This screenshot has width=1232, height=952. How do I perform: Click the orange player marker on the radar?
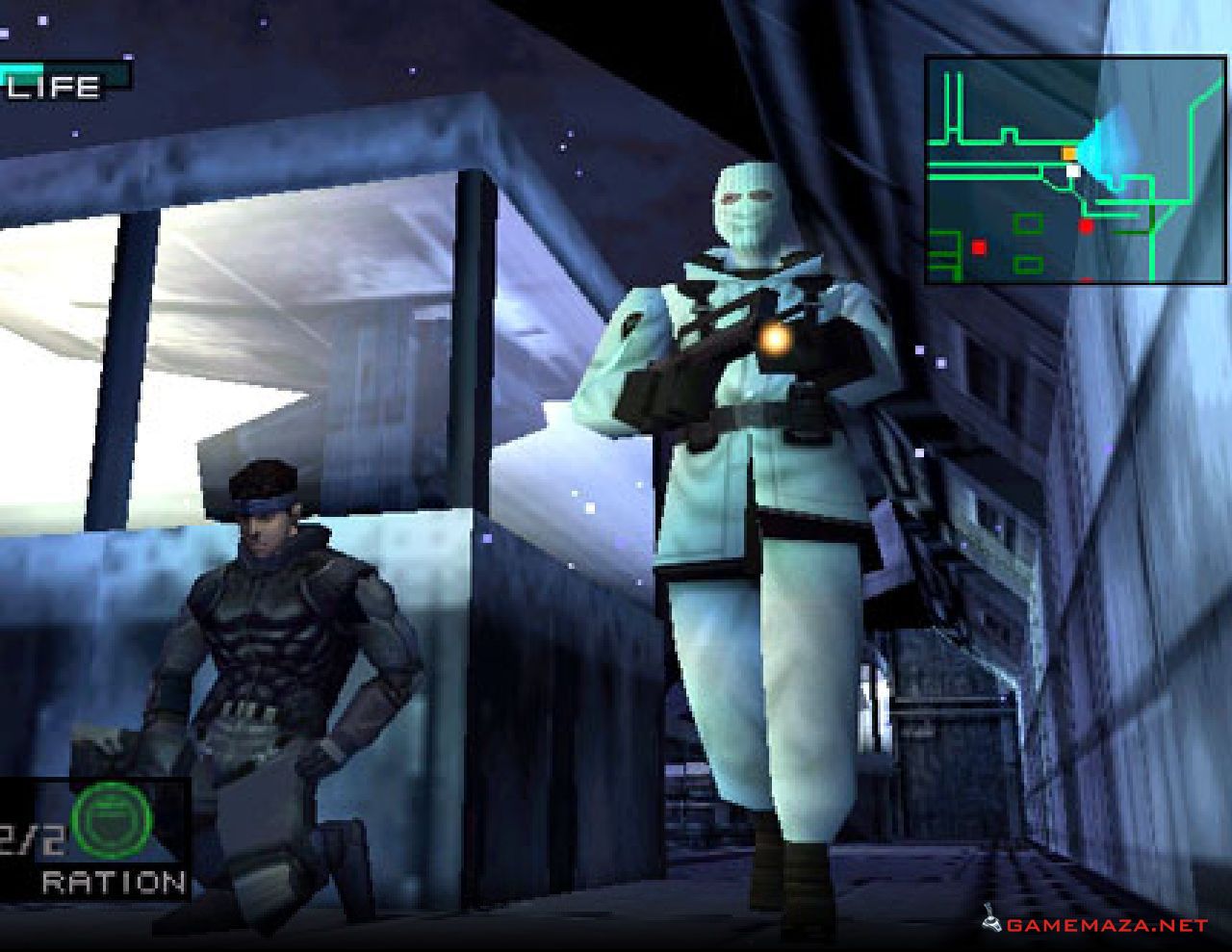[1068, 152]
